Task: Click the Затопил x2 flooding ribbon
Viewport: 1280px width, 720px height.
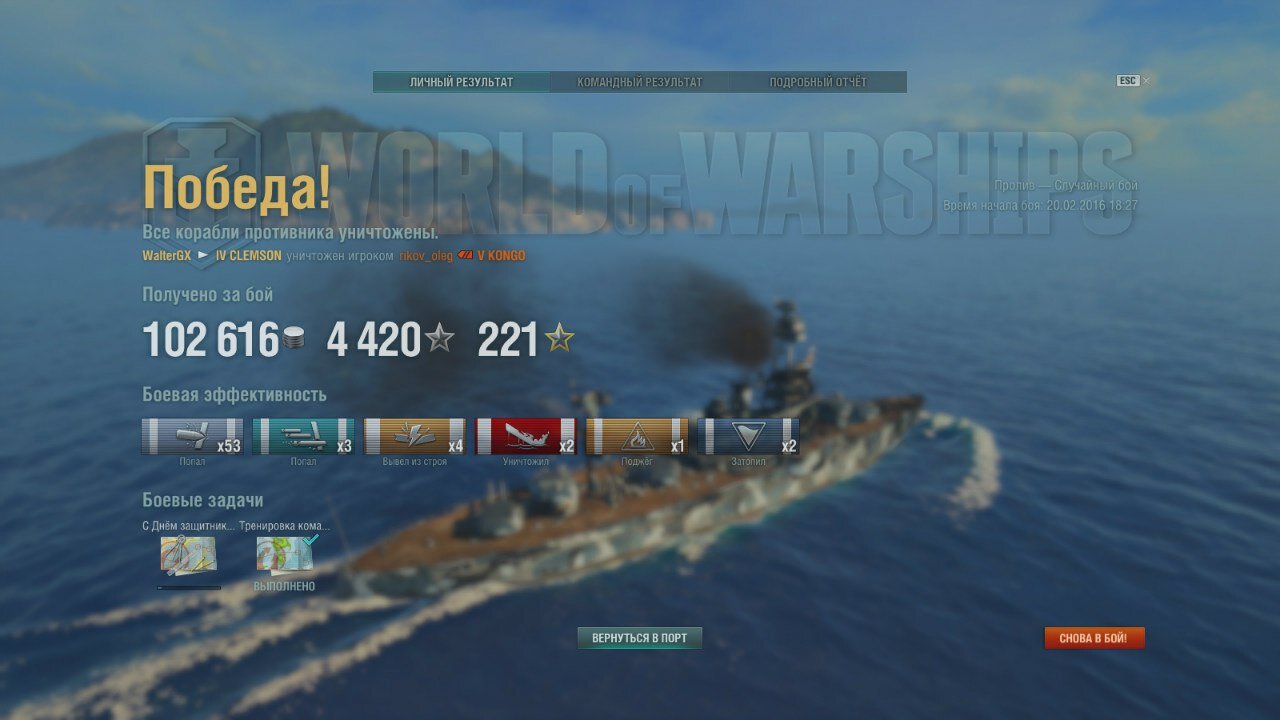Action: [x=748, y=437]
